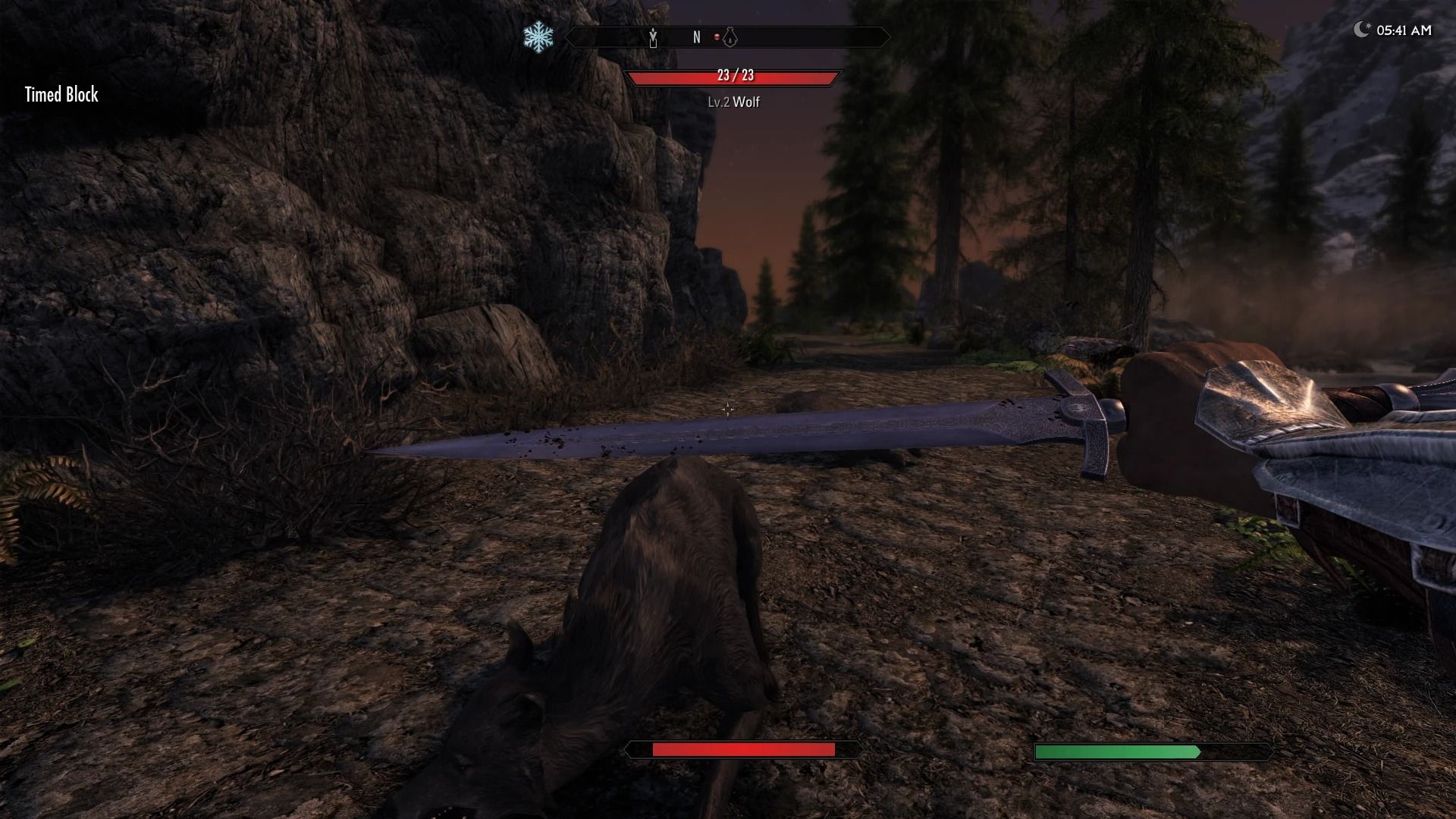This screenshot has width=1456, height=819.
Task: Click the snowflake weather indicator icon
Action: (x=538, y=35)
